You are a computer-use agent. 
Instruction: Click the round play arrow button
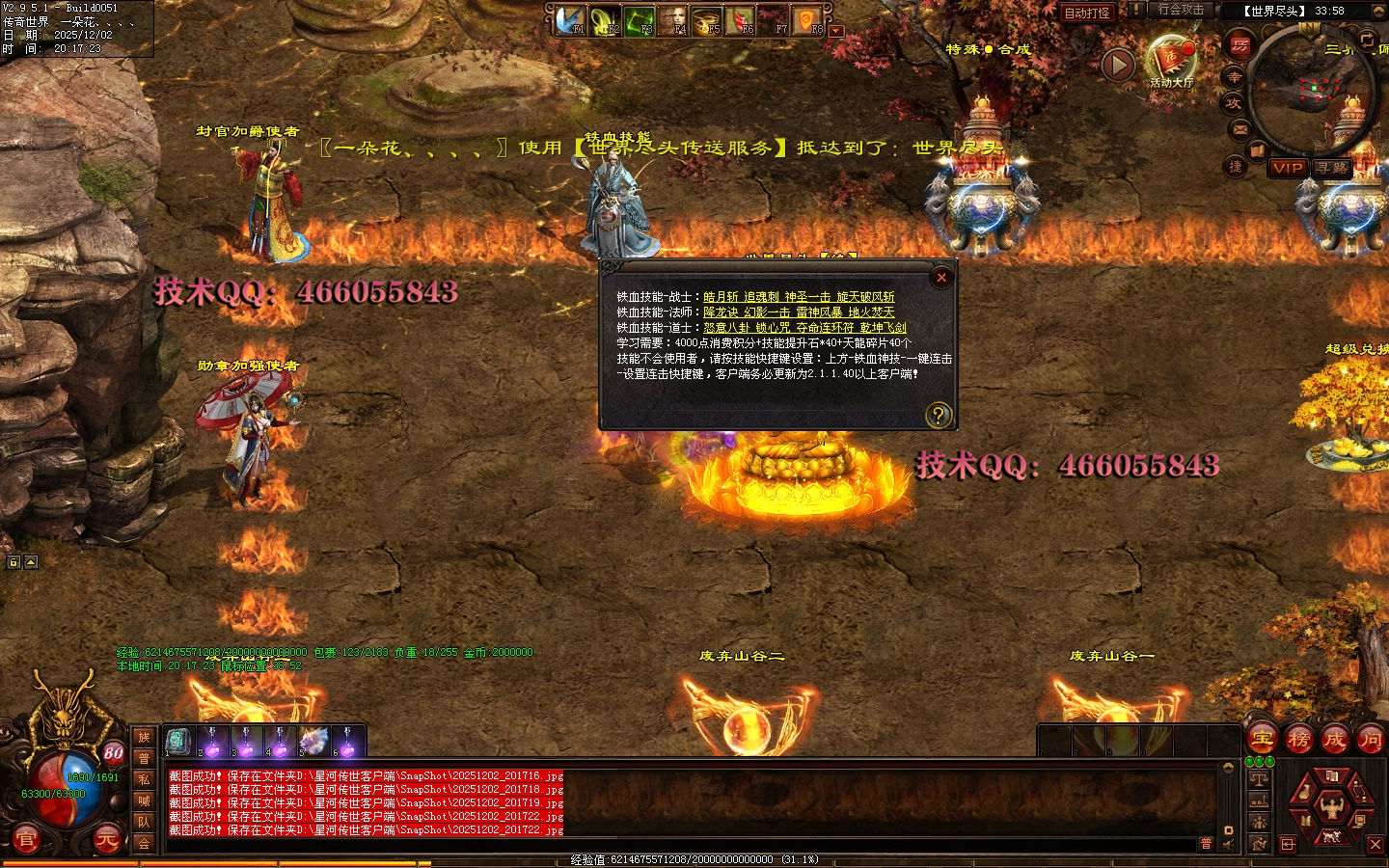(1118, 66)
